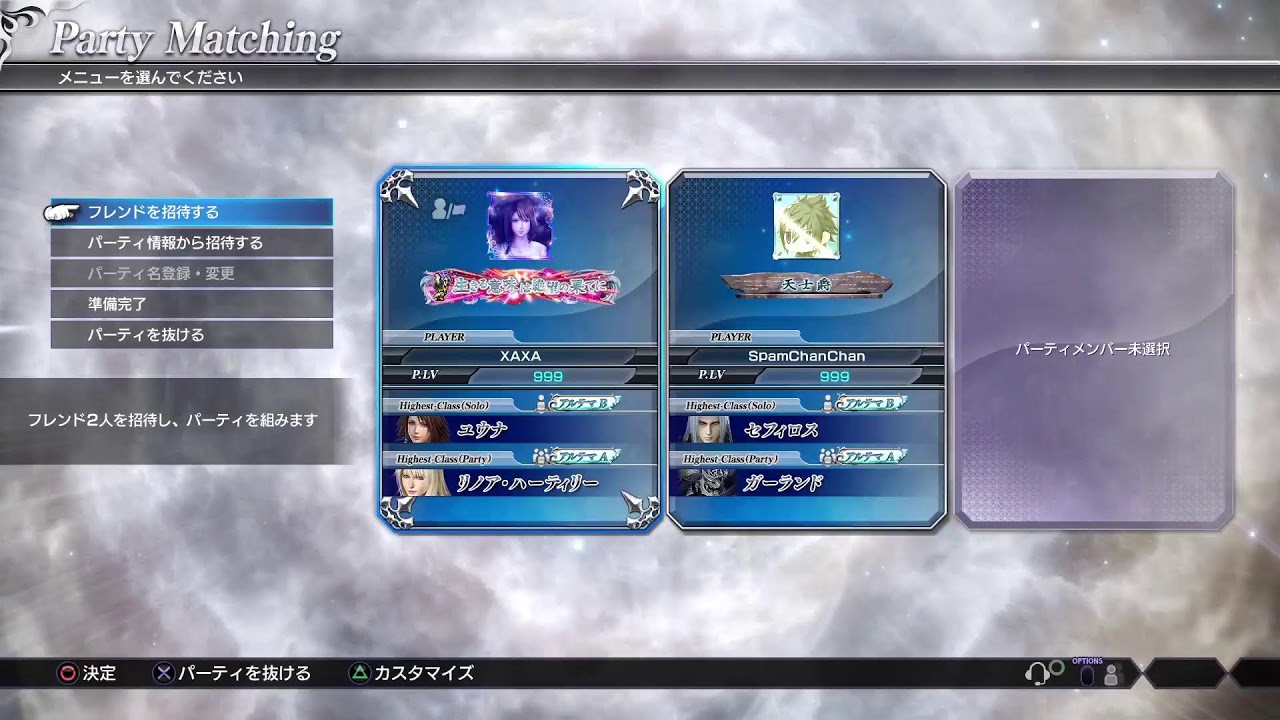Choose 準備完了 to ready up
This screenshot has width=1280, height=720.
tap(191, 304)
